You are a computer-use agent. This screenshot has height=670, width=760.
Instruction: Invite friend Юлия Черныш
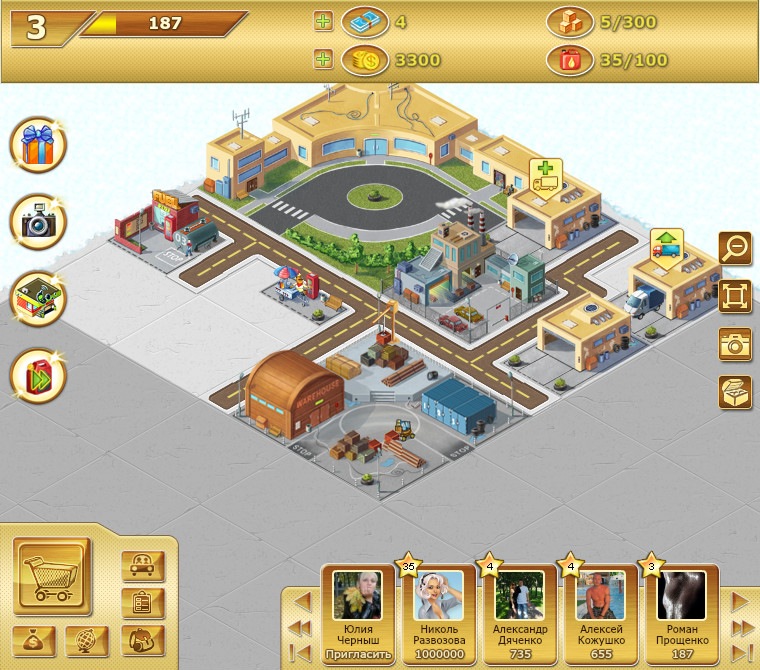pos(356,656)
